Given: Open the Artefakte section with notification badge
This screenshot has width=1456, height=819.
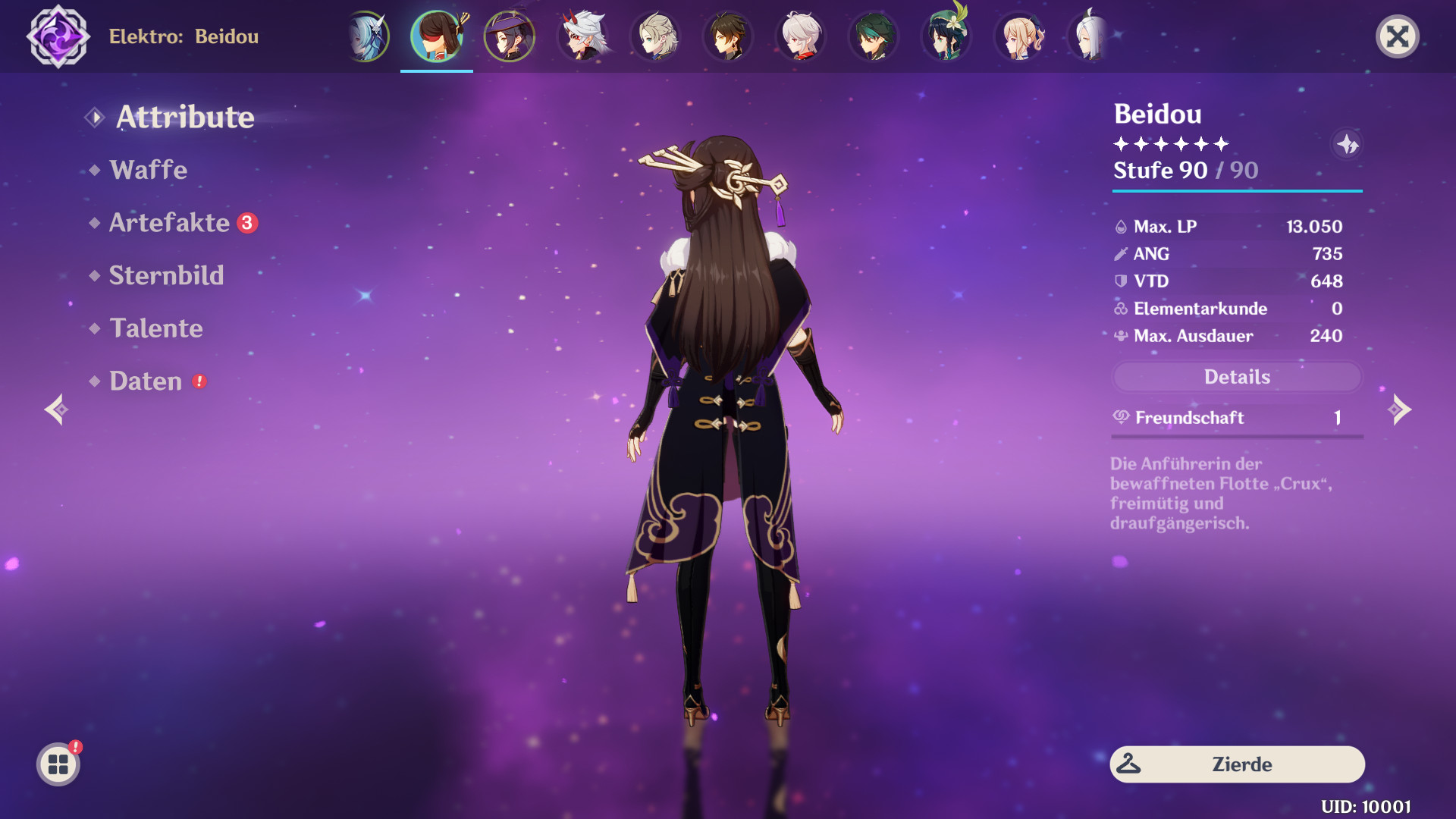Looking at the screenshot, I should coord(168,223).
